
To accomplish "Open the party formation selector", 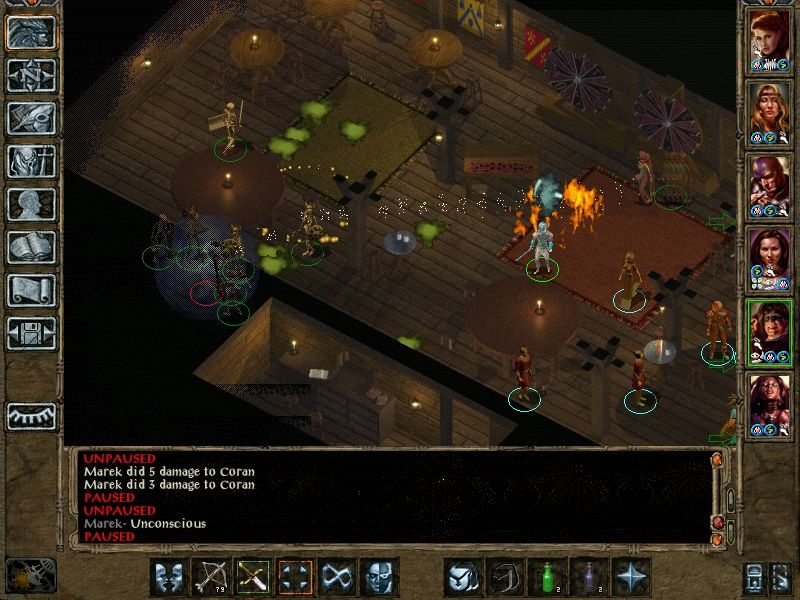I will (x=296, y=577).
